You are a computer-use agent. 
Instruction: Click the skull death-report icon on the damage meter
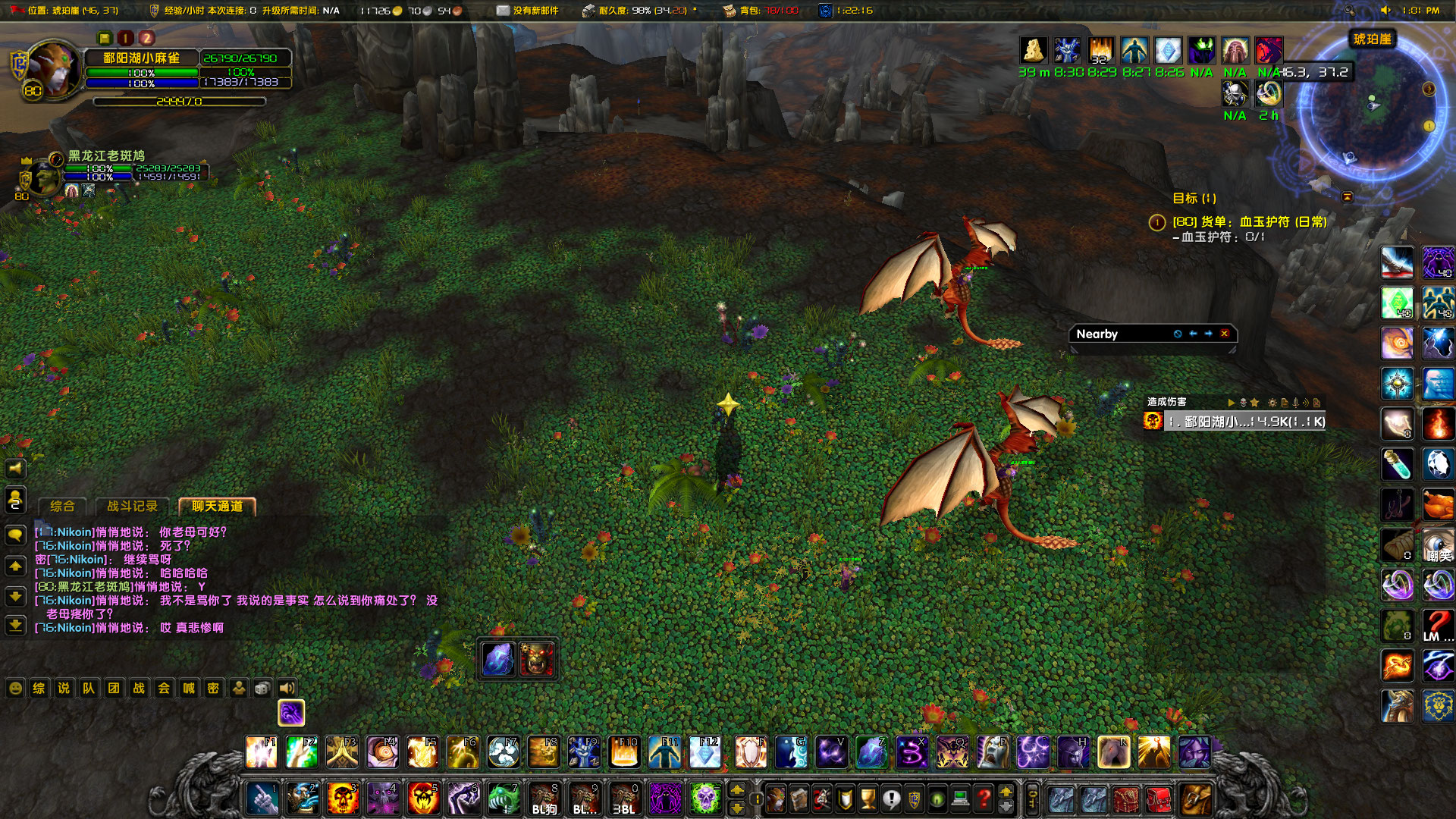click(1243, 402)
